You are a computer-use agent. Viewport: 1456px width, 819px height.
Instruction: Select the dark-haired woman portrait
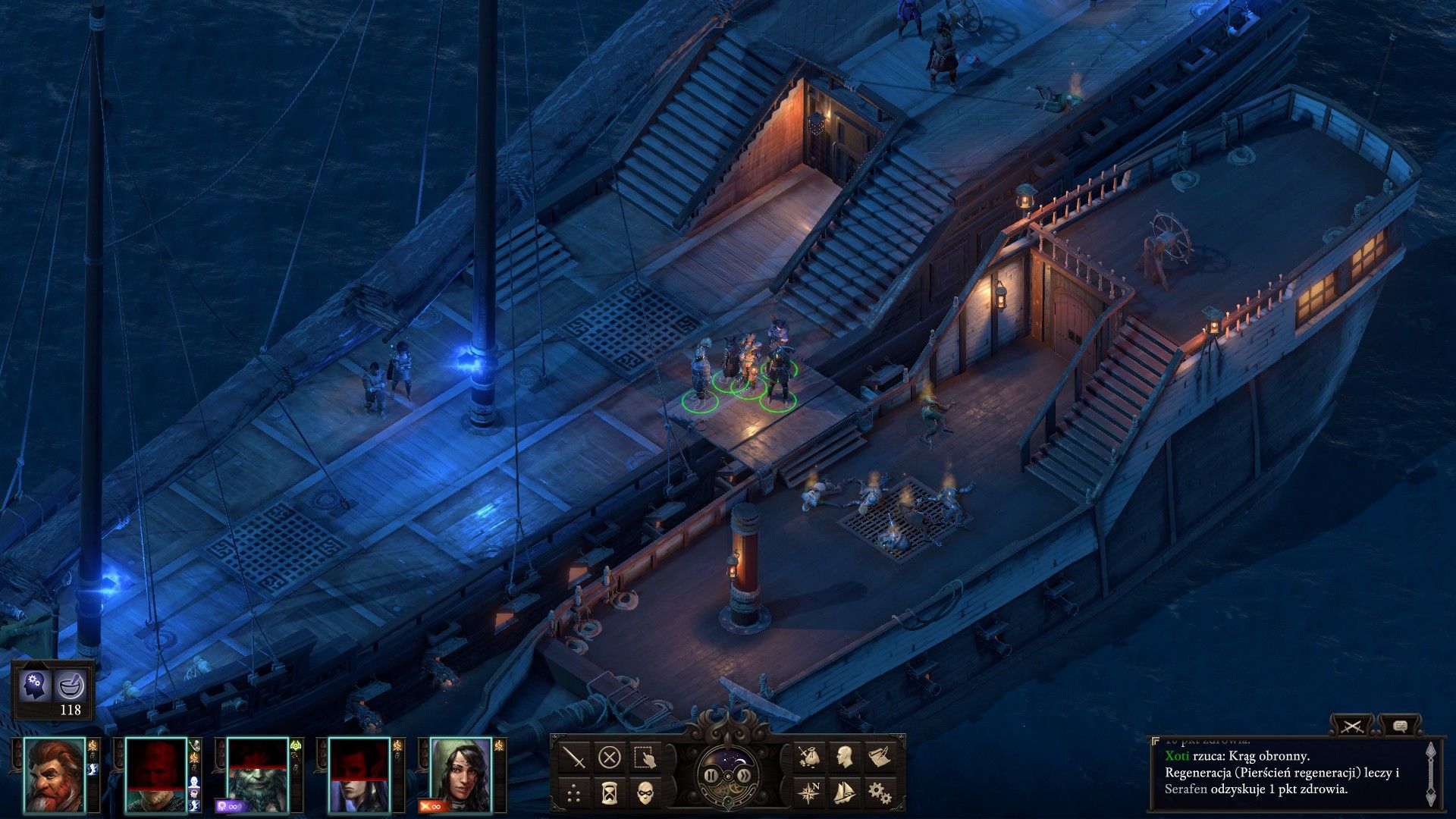(460, 774)
